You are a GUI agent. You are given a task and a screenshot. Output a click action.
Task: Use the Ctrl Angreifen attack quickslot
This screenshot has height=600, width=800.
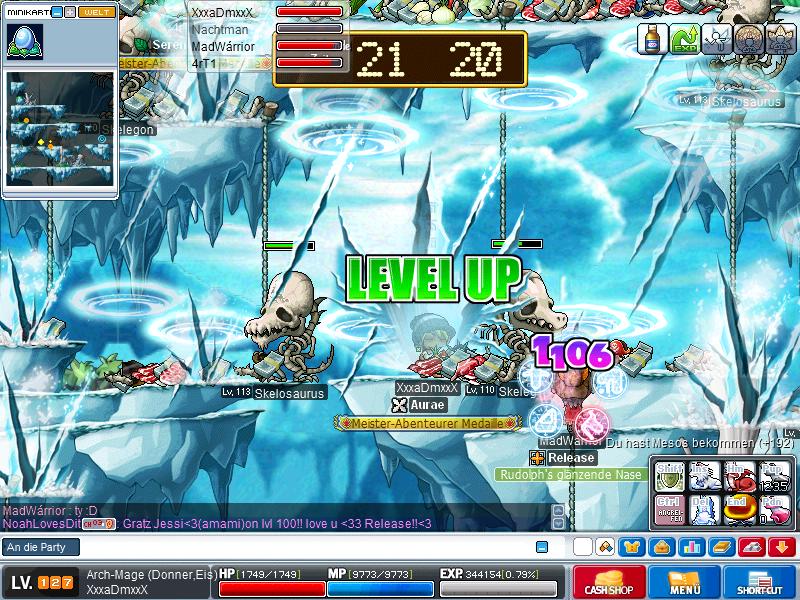tap(668, 508)
